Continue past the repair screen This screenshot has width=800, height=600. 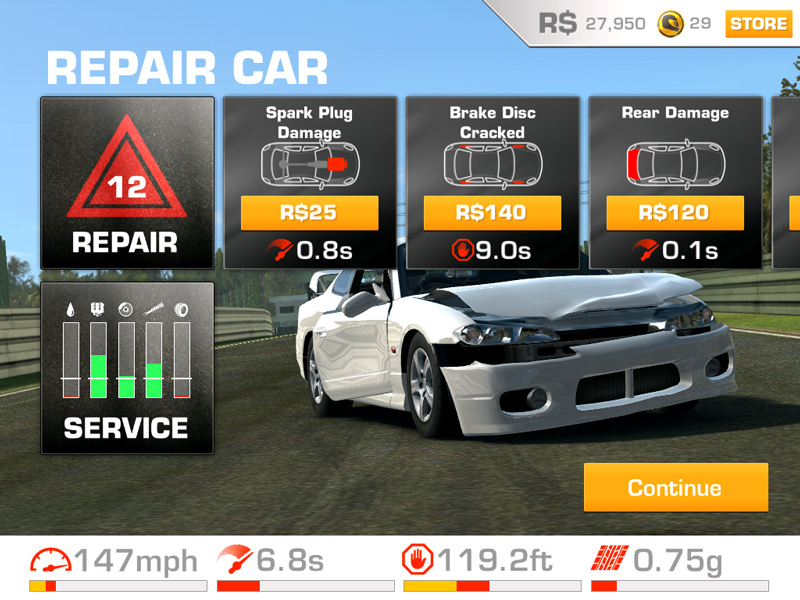675,488
